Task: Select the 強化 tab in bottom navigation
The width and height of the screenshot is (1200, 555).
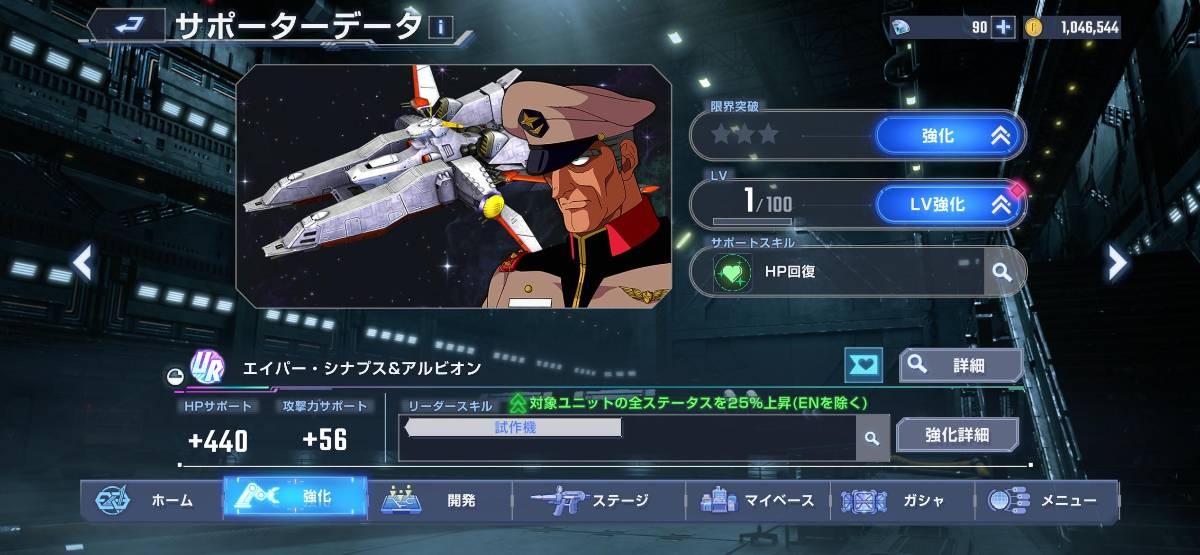Action: click(295, 498)
